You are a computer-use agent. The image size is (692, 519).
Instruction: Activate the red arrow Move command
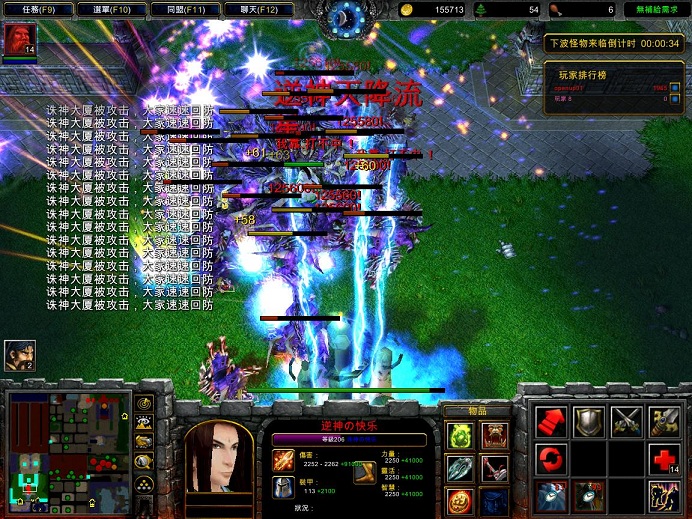[x=551, y=422]
